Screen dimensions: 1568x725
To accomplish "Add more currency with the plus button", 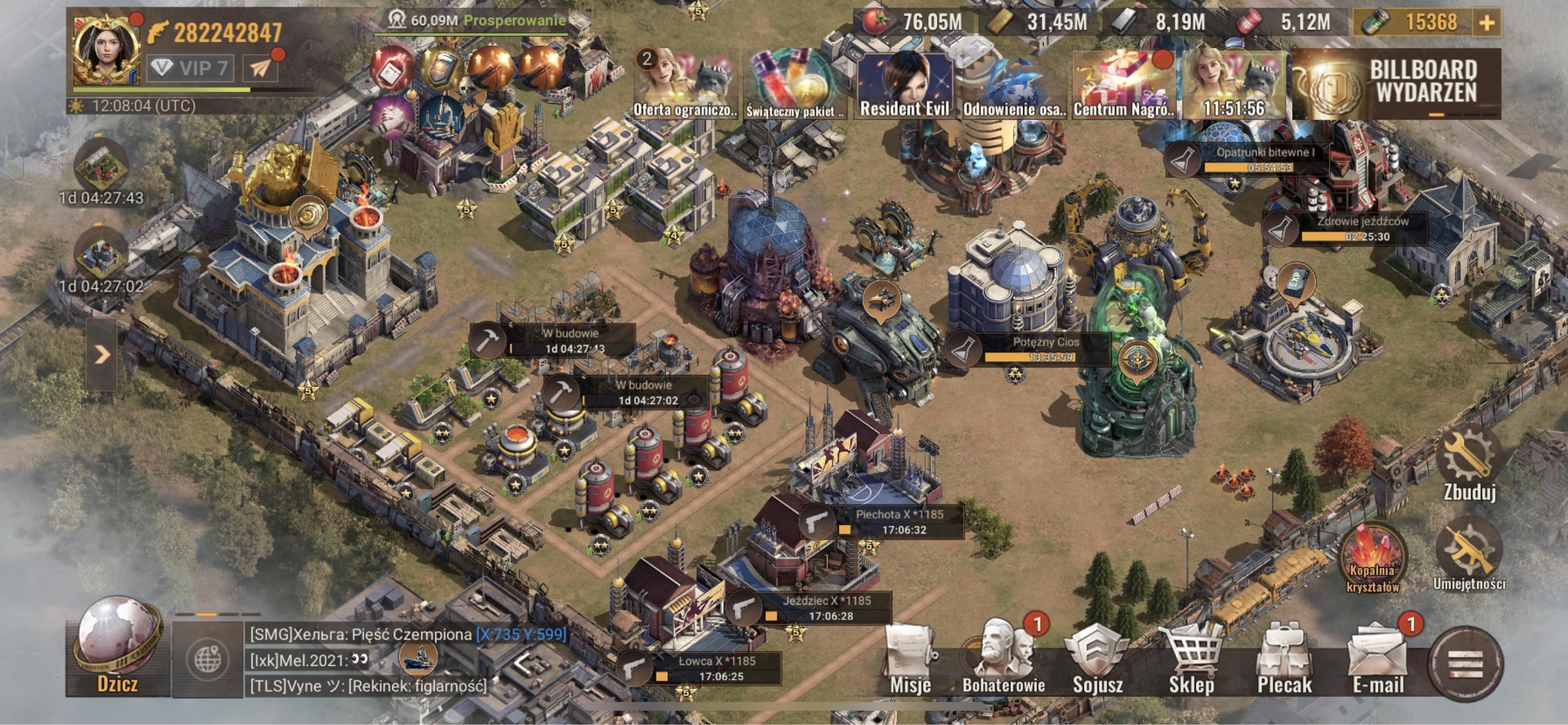I will [1487, 23].
